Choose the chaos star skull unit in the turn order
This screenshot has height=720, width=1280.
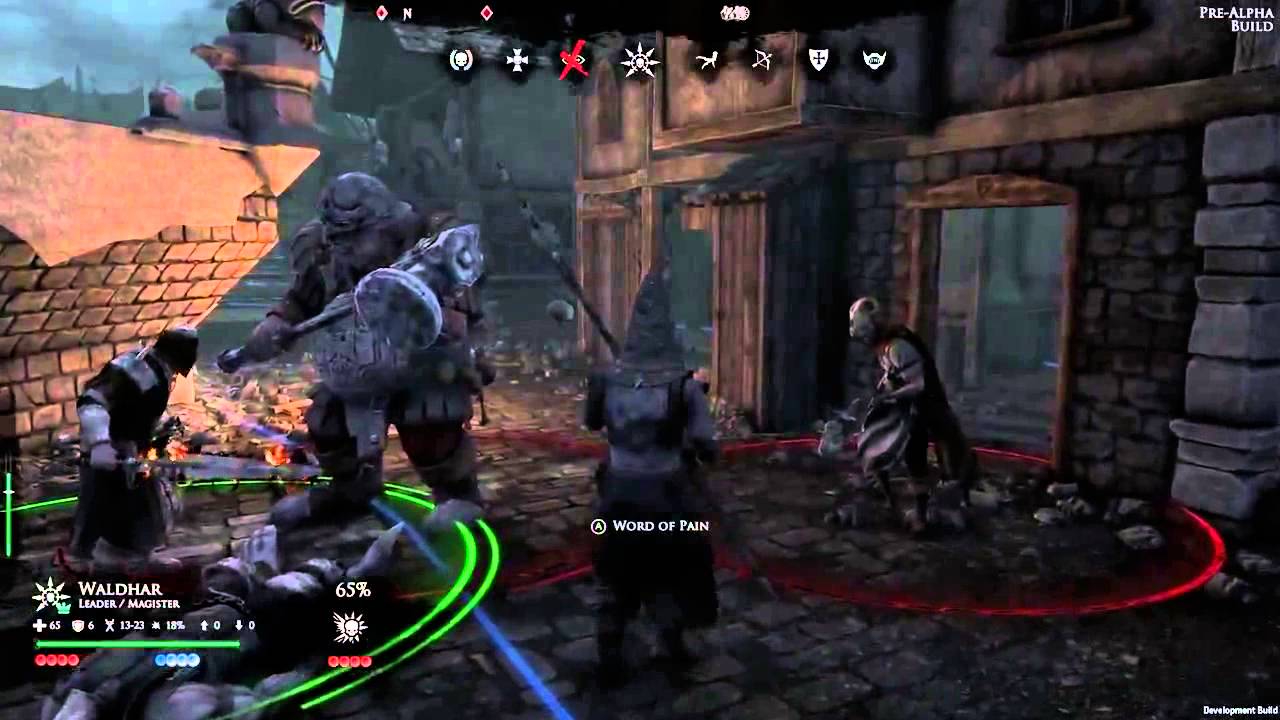(639, 61)
